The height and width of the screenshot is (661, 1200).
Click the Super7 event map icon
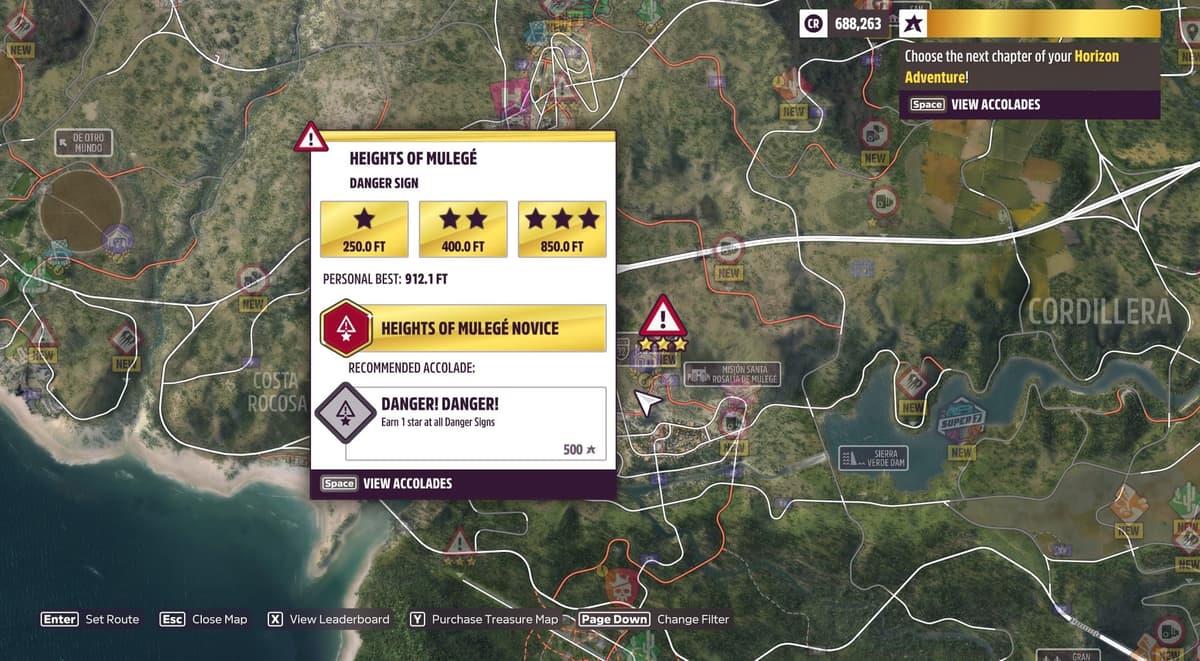[963, 419]
